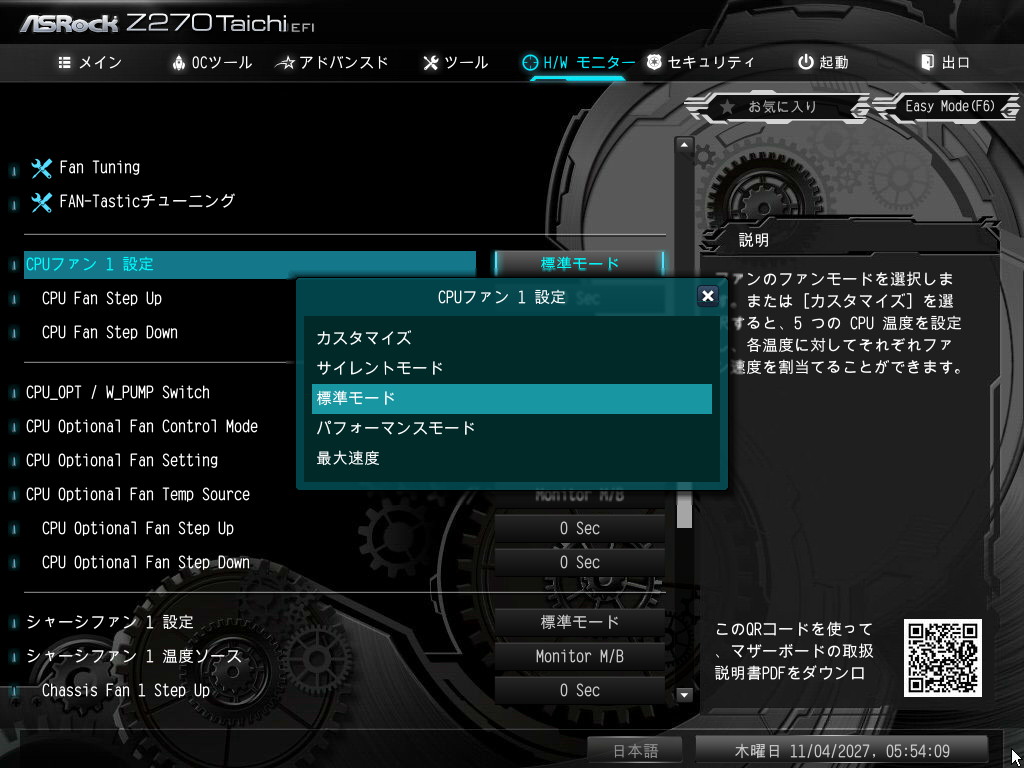Click the scroll down arrow of settings list

click(685, 694)
